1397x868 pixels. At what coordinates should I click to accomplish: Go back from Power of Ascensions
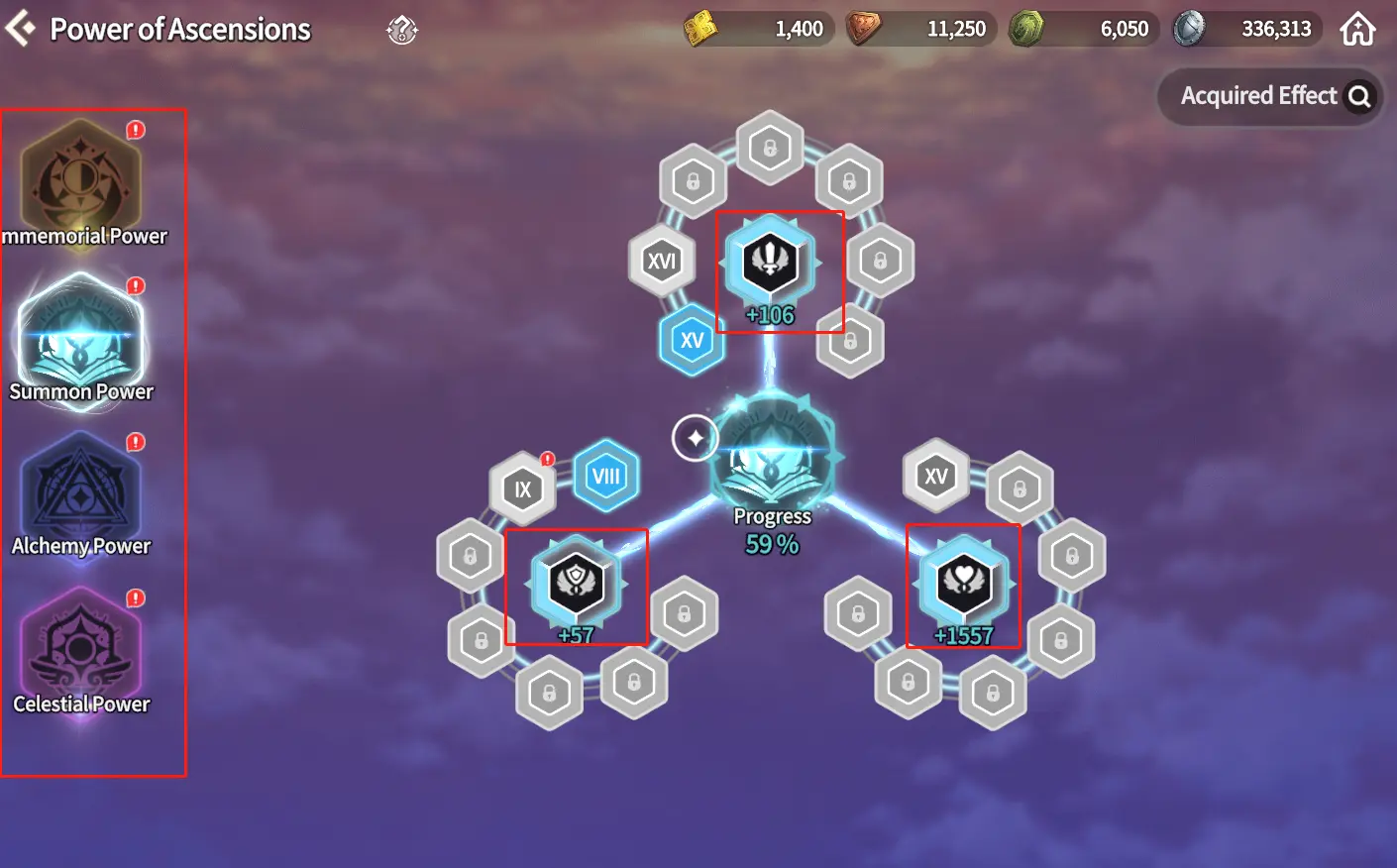[x=20, y=29]
